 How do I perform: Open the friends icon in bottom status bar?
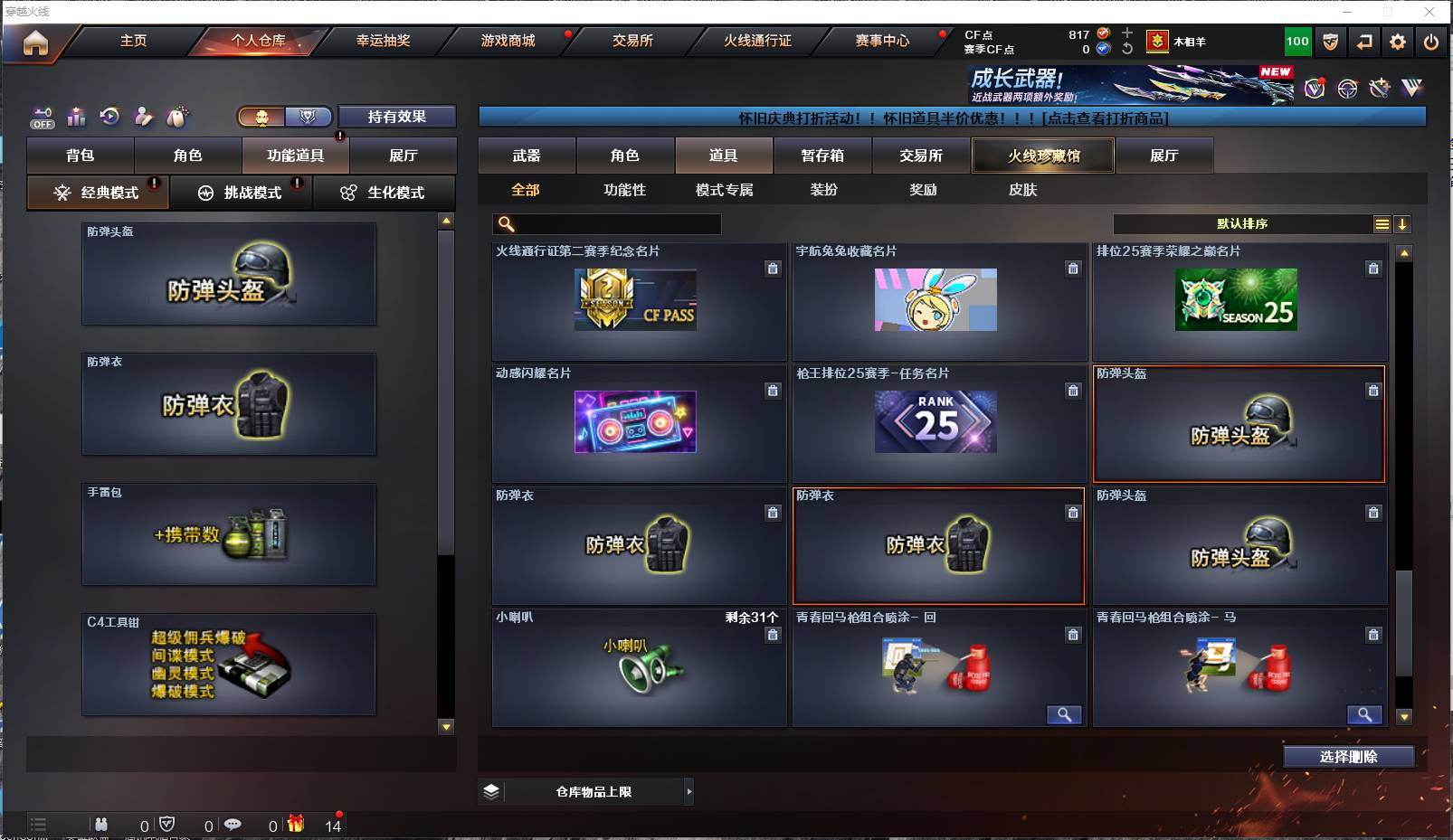(x=101, y=822)
